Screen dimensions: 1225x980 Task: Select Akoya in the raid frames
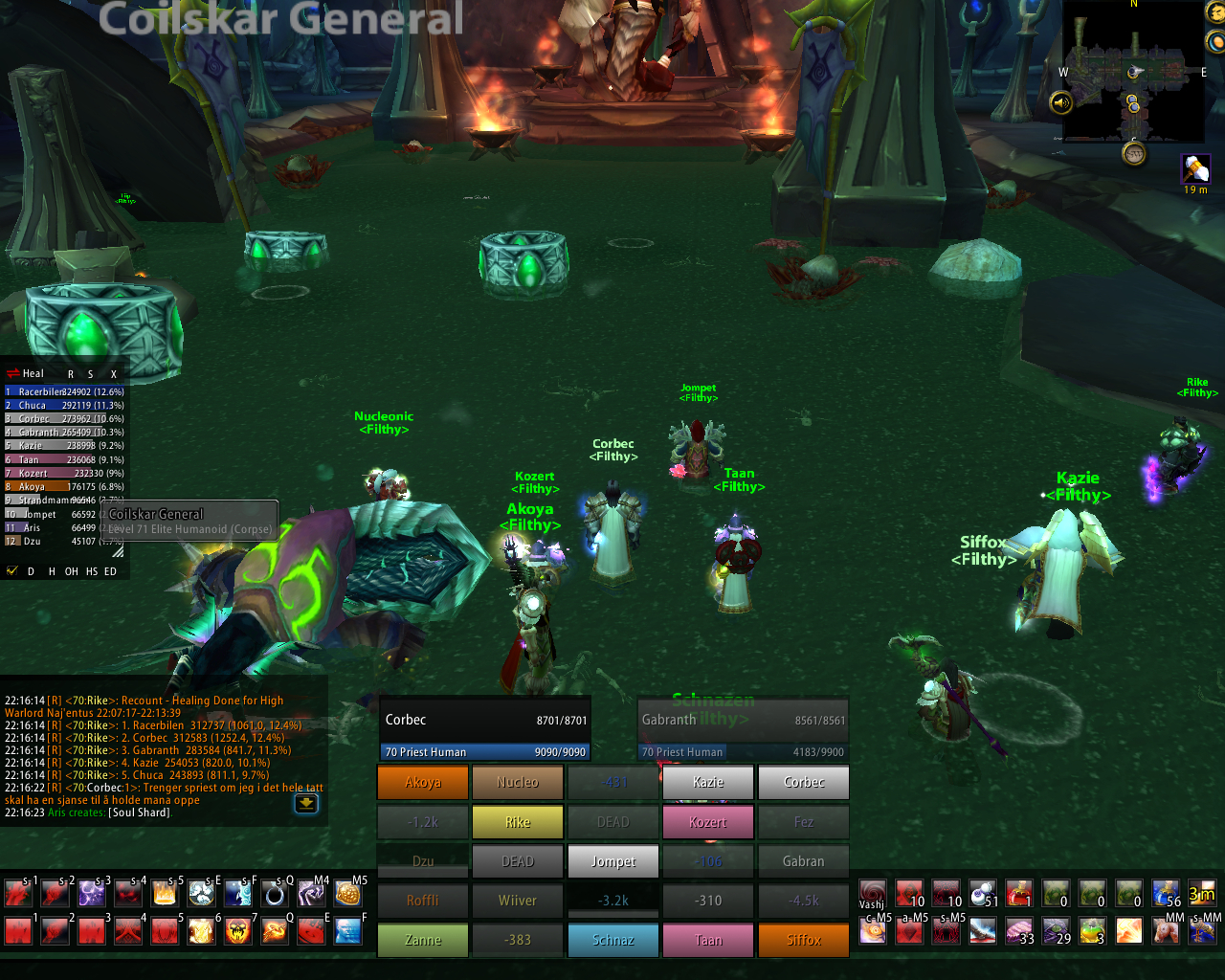point(423,782)
